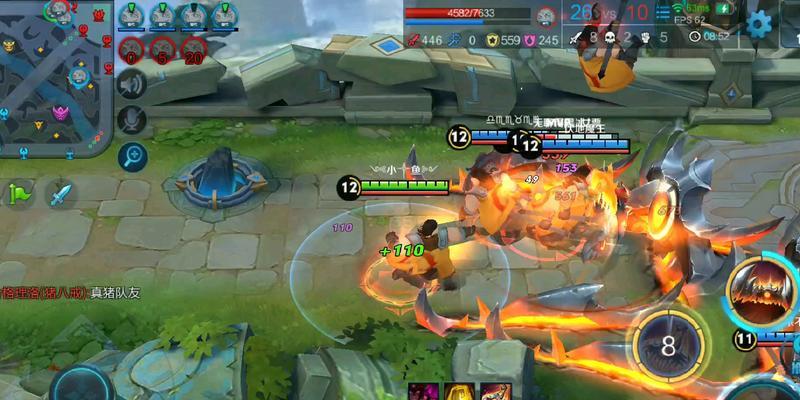Toggle the microphone voice chat button
This screenshot has height=400, width=800.
(131, 120)
